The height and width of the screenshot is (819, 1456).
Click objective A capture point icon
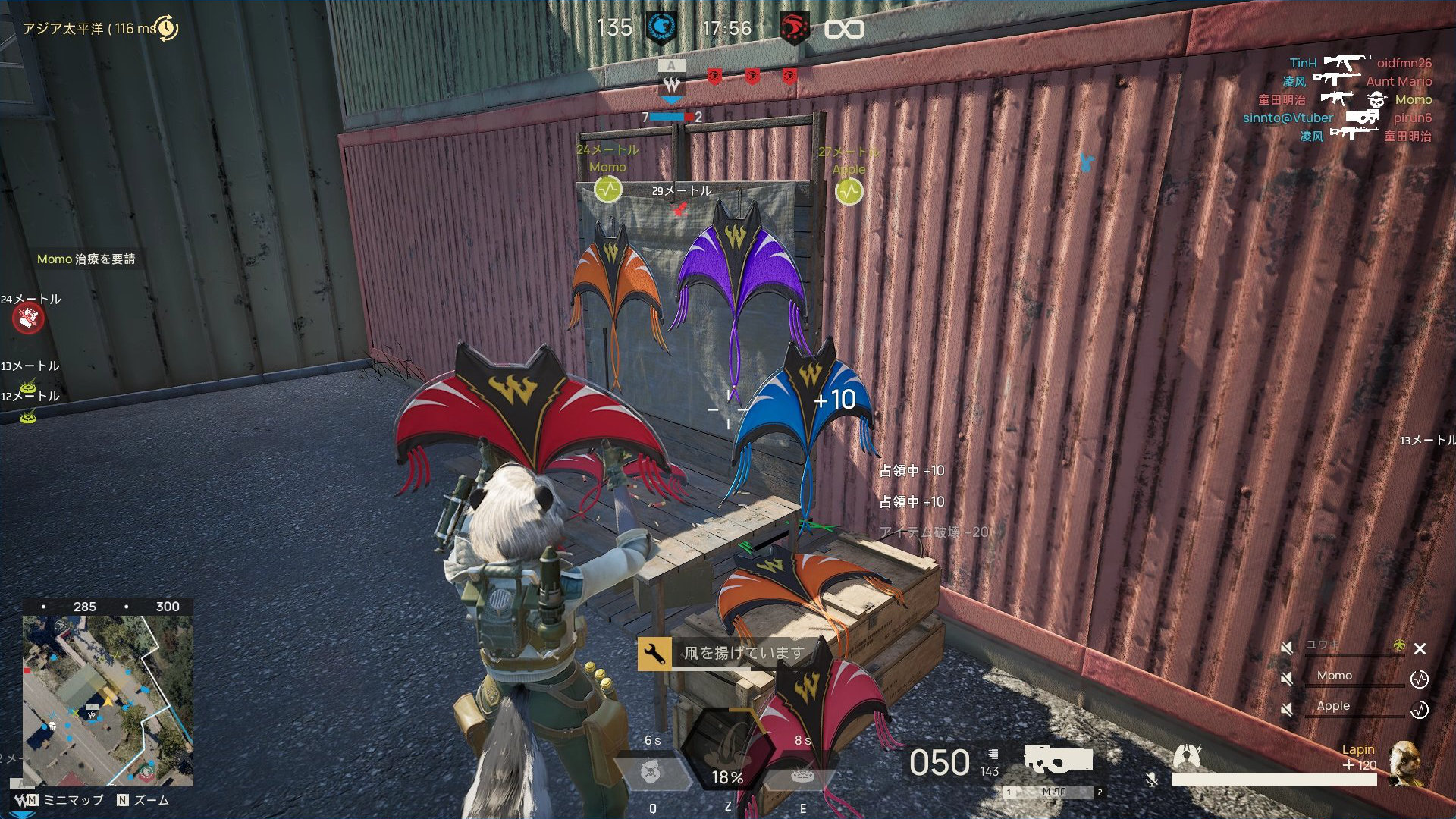point(671,82)
